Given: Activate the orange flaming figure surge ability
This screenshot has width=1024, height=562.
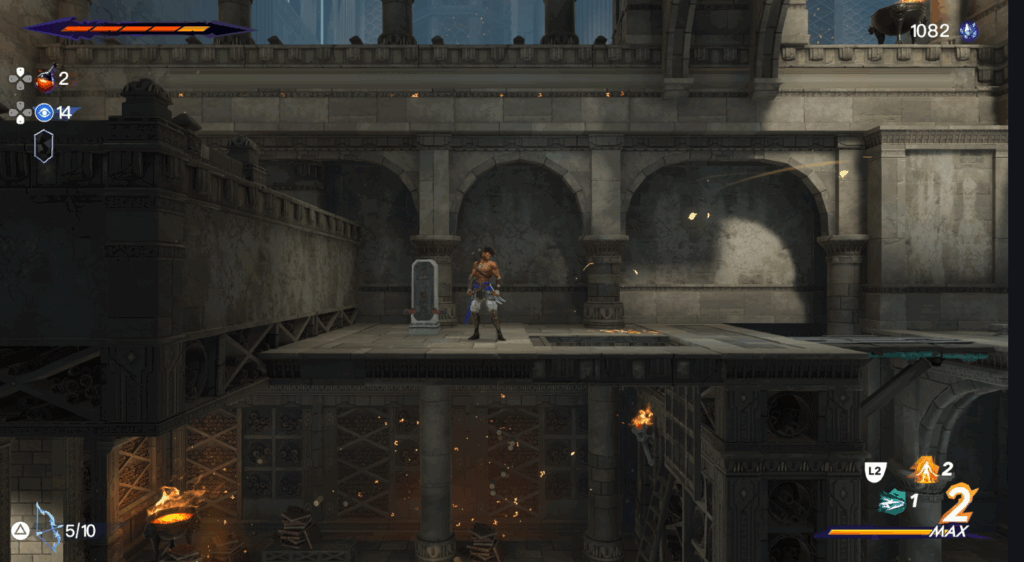Looking at the screenshot, I should pos(925,469).
